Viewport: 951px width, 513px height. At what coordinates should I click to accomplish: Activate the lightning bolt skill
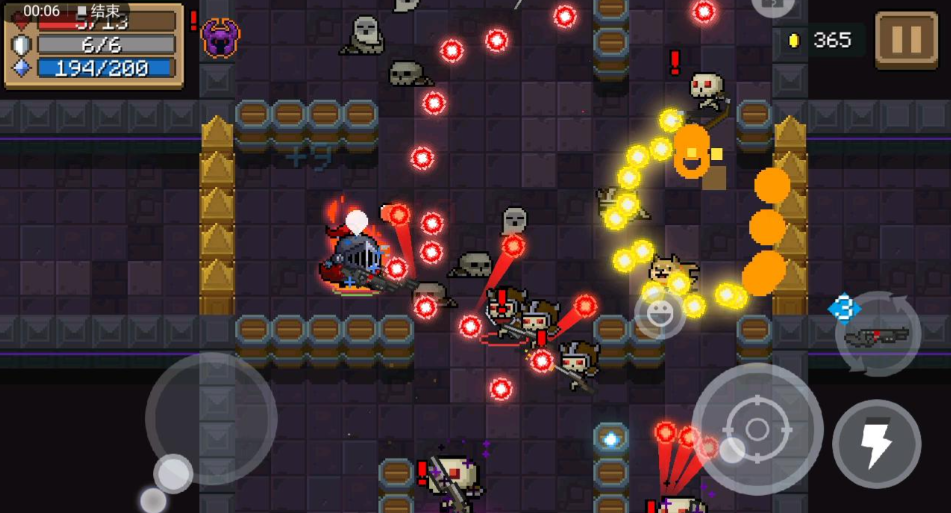click(x=877, y=444)
